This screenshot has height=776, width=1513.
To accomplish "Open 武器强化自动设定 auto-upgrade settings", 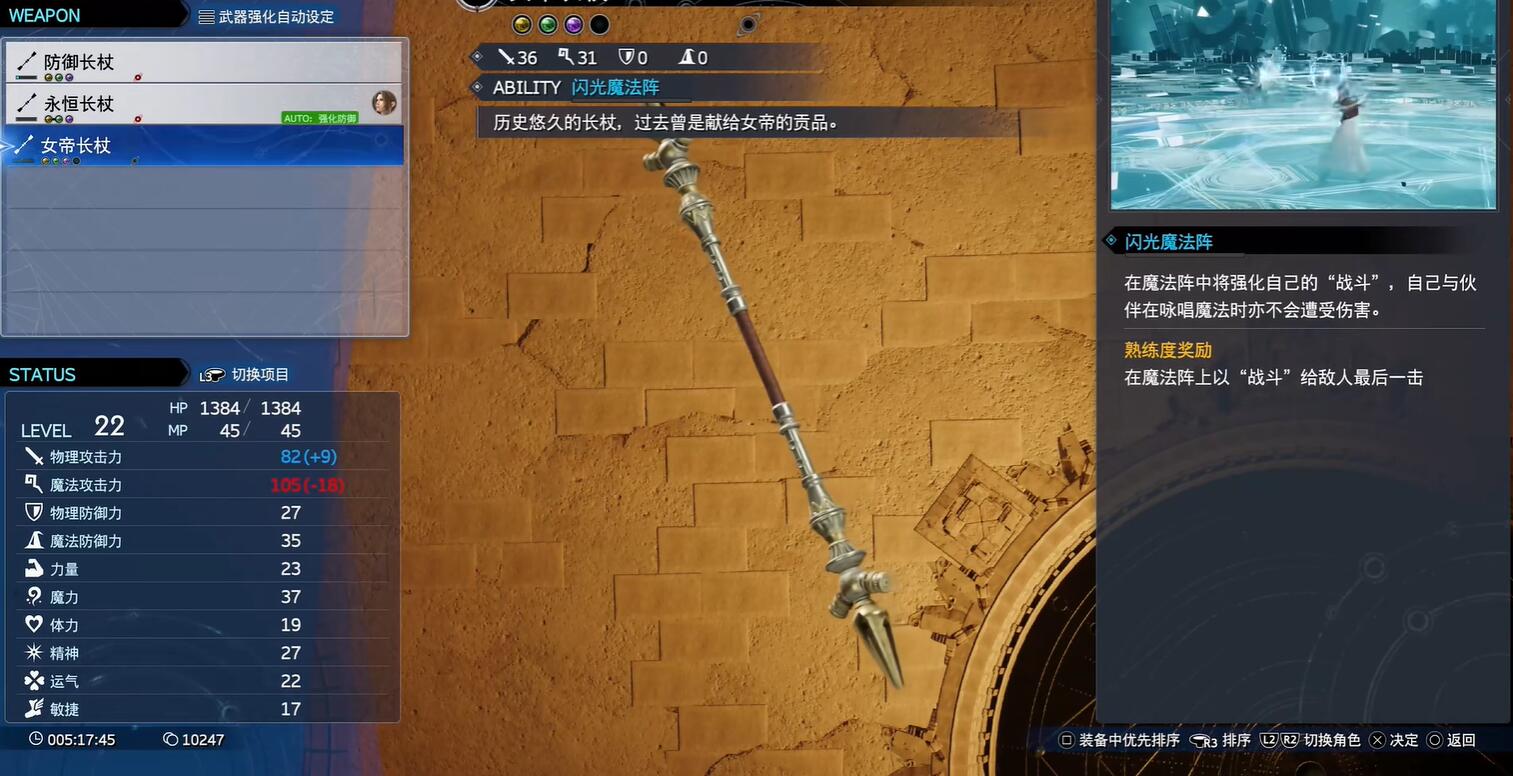I will coord(266,16).
